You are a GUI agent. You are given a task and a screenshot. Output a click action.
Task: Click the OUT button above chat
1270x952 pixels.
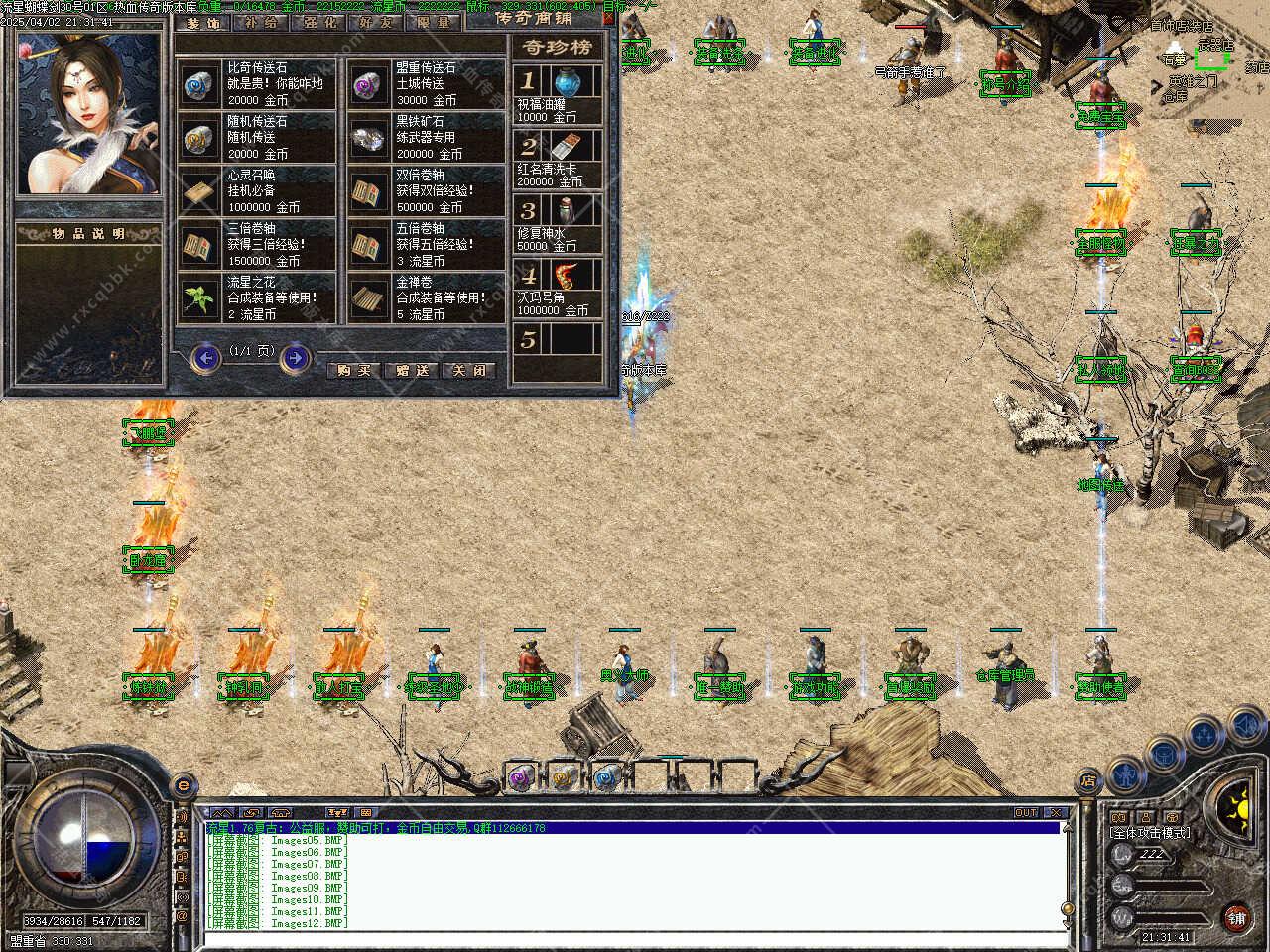(x=1025, y=812)
